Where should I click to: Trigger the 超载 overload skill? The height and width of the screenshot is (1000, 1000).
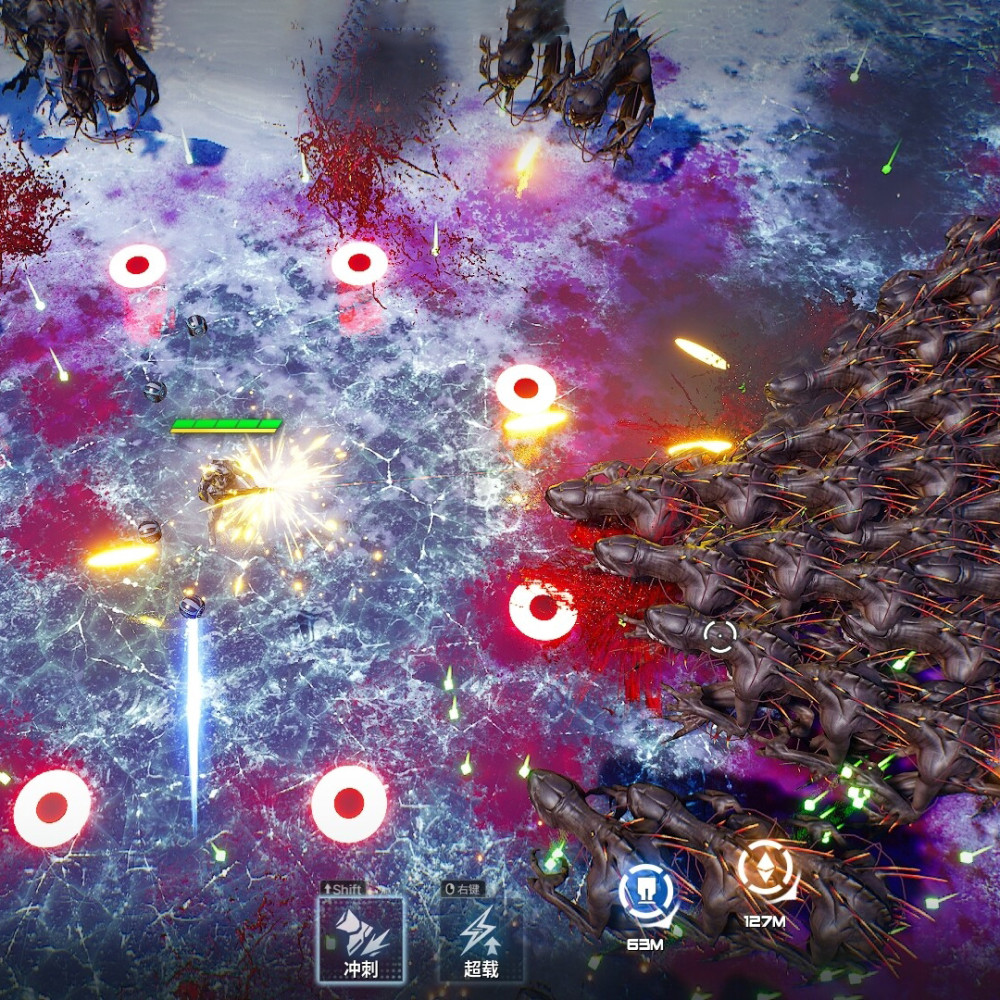point(480,938)
